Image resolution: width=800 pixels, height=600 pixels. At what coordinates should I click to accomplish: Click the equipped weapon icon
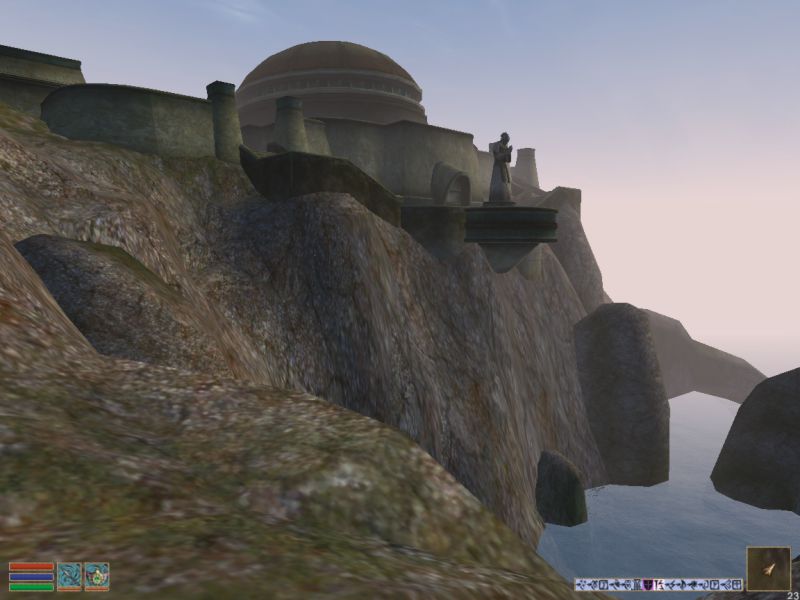pos(69,576)
